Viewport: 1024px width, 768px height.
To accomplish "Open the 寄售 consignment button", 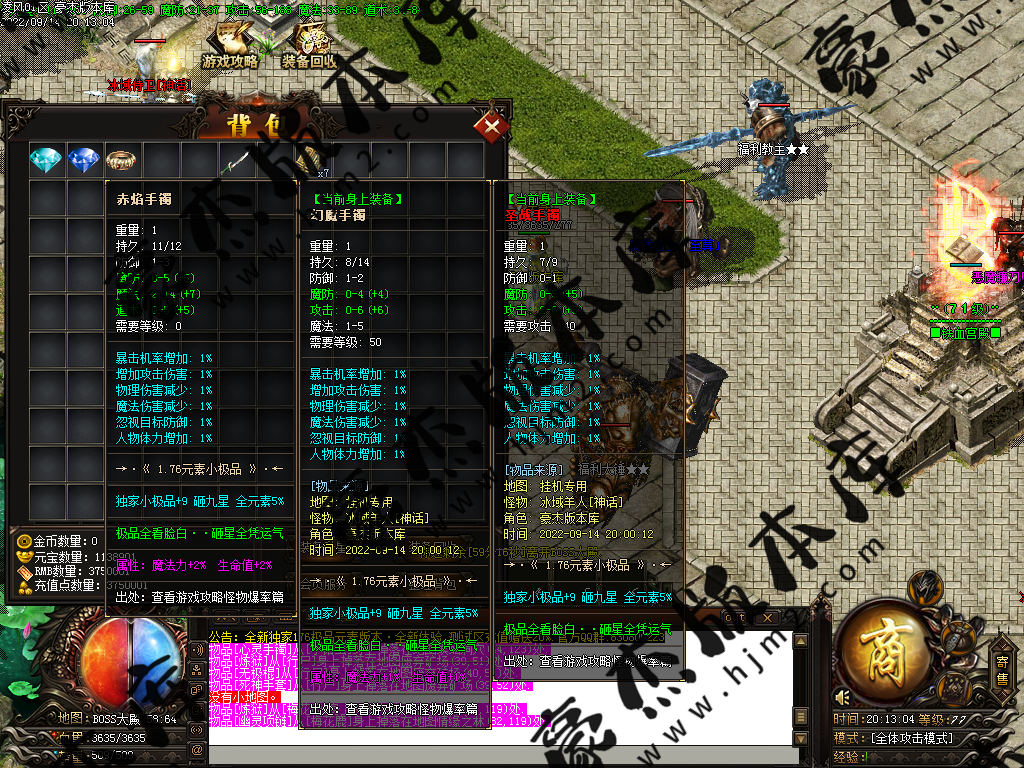I will [x=1002, y=667].
